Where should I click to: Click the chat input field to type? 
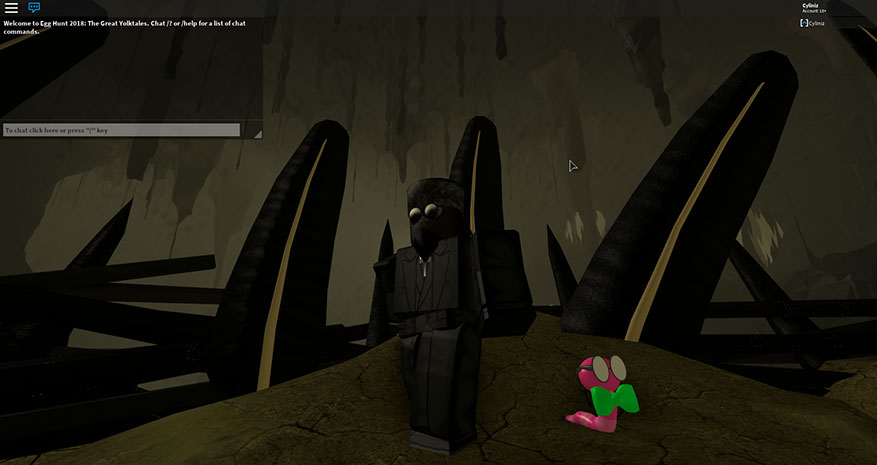click(121, 130)
